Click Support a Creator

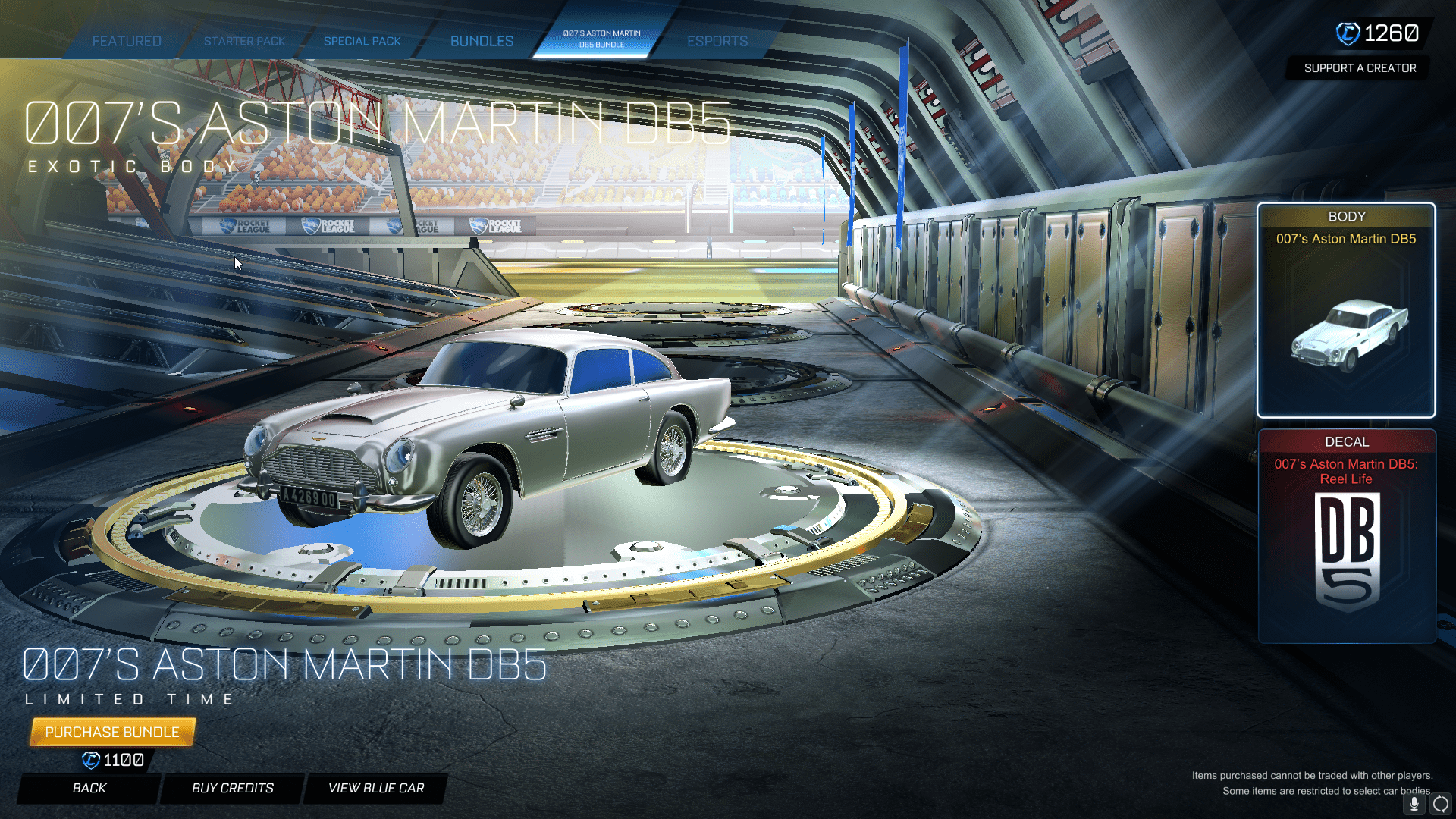pyautogui.click(x=1360, y=68)
